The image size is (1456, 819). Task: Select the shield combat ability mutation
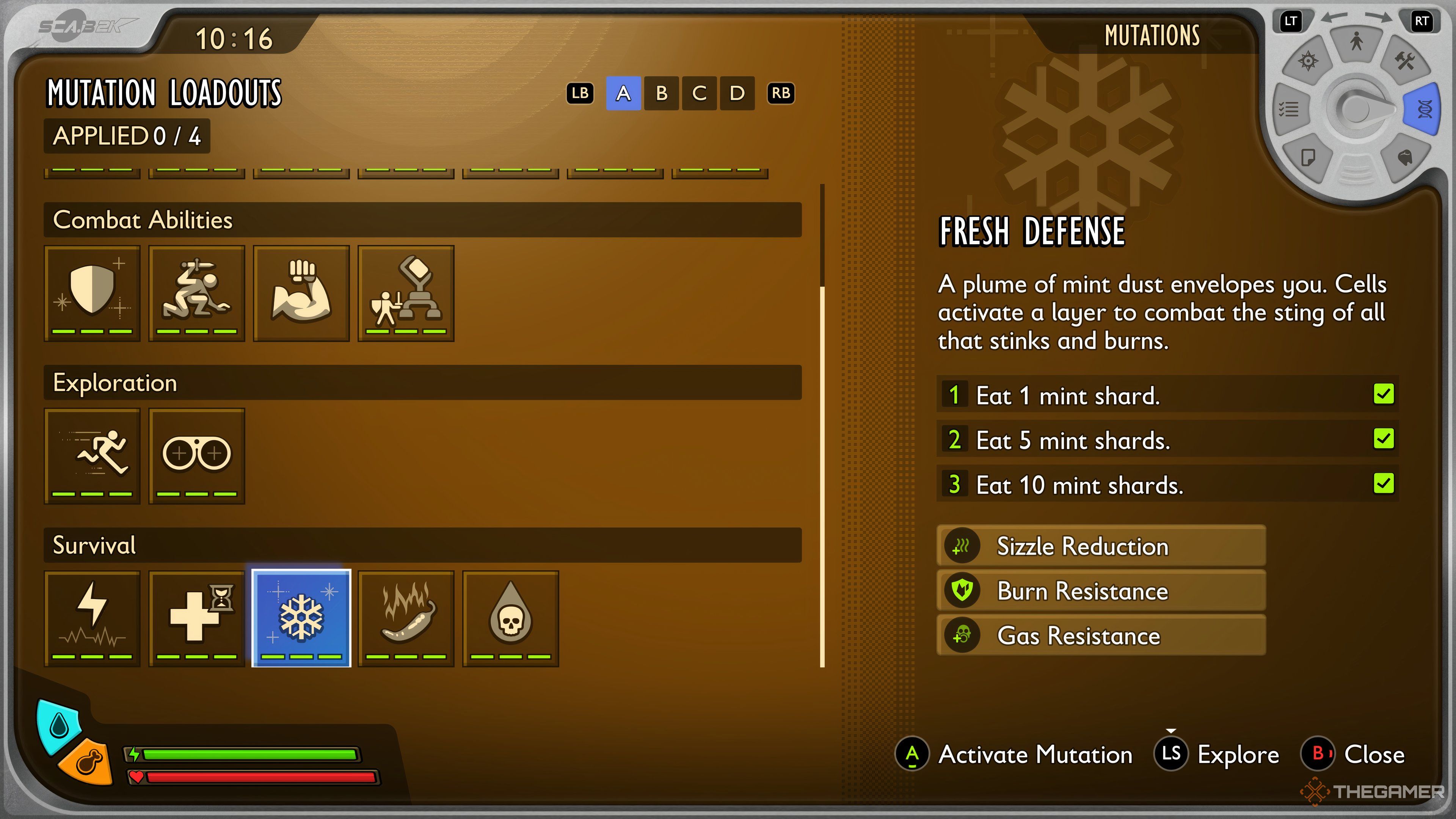tap(92, 293)
